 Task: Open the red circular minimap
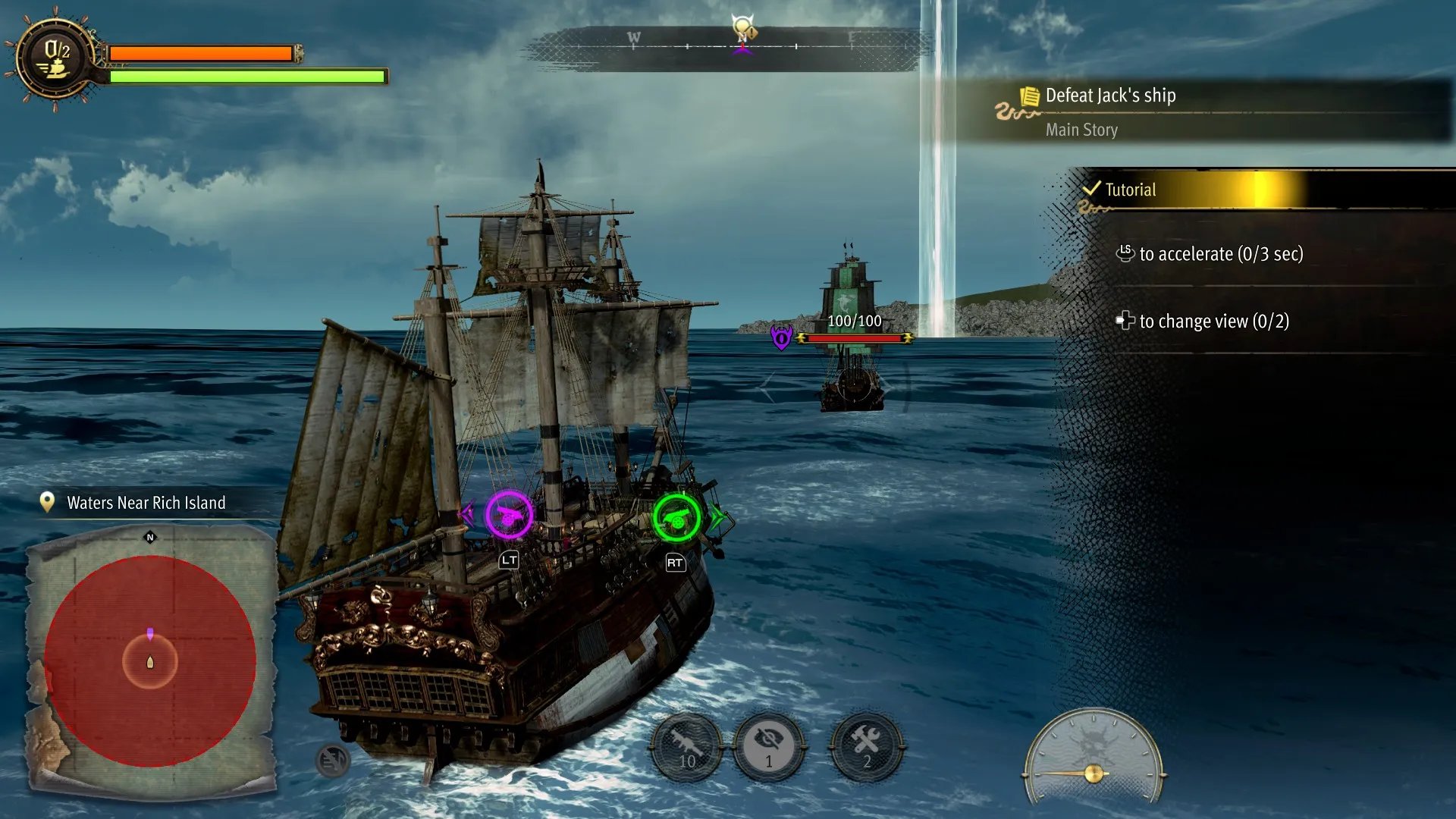(150, 661)
